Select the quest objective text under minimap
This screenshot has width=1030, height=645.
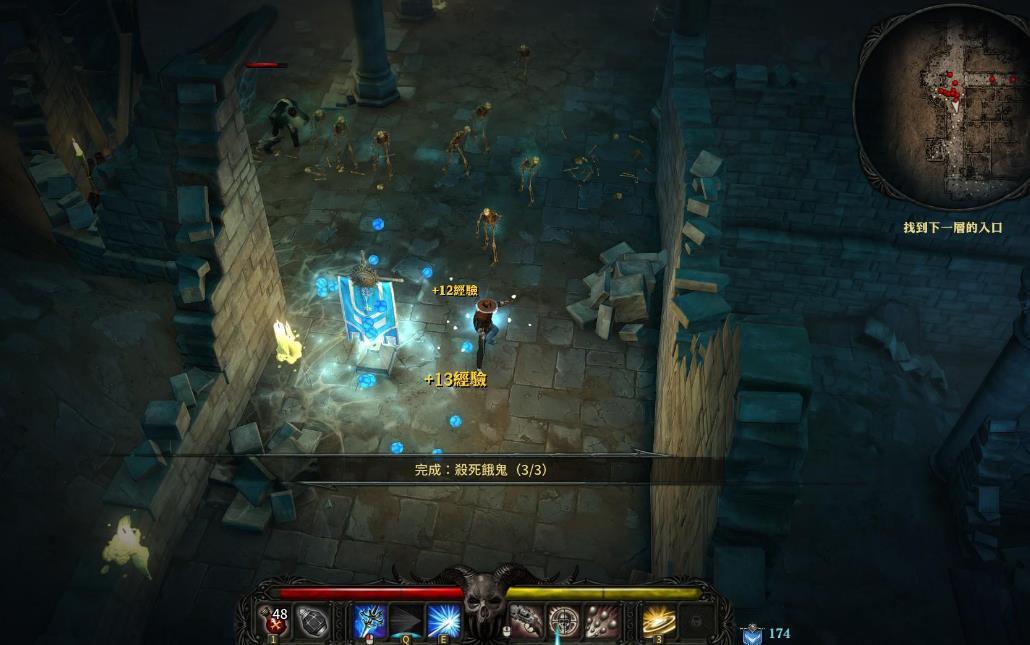tap(952, 228)
